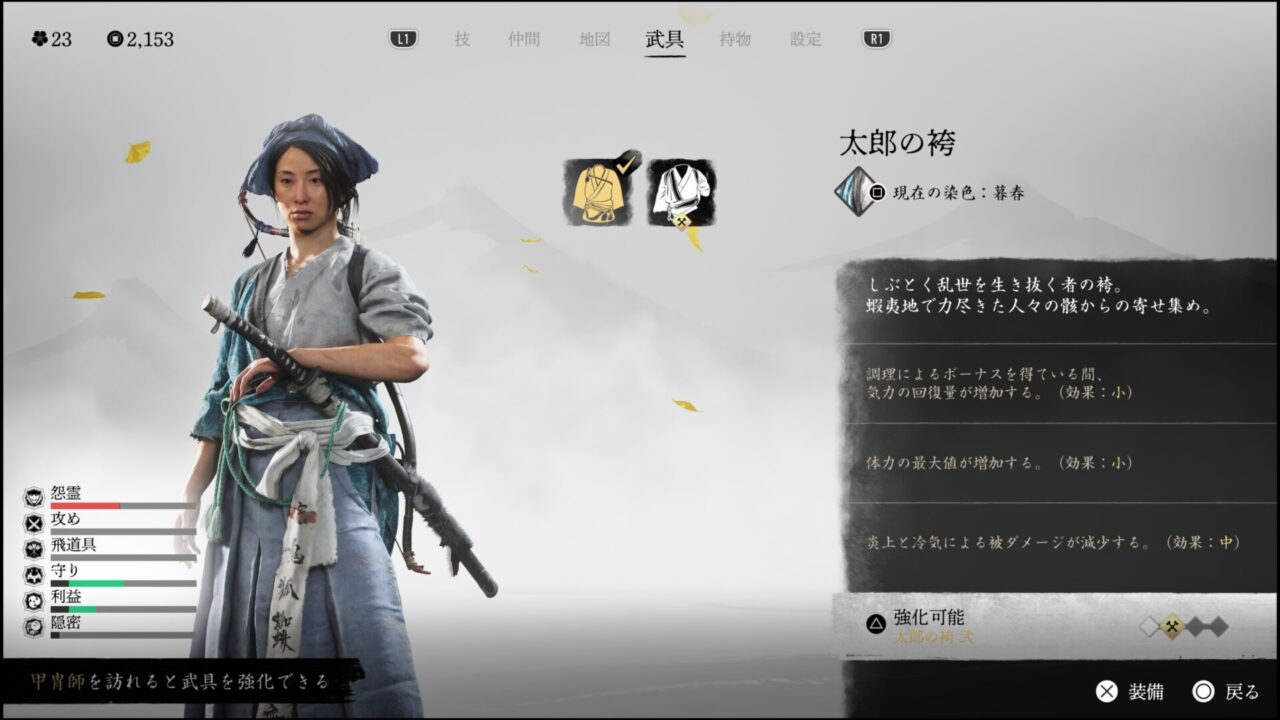The width and height of the screenshot is (1280, 720).
Task: Click the 装備 equip button
Action: (x=1130, y=691)
